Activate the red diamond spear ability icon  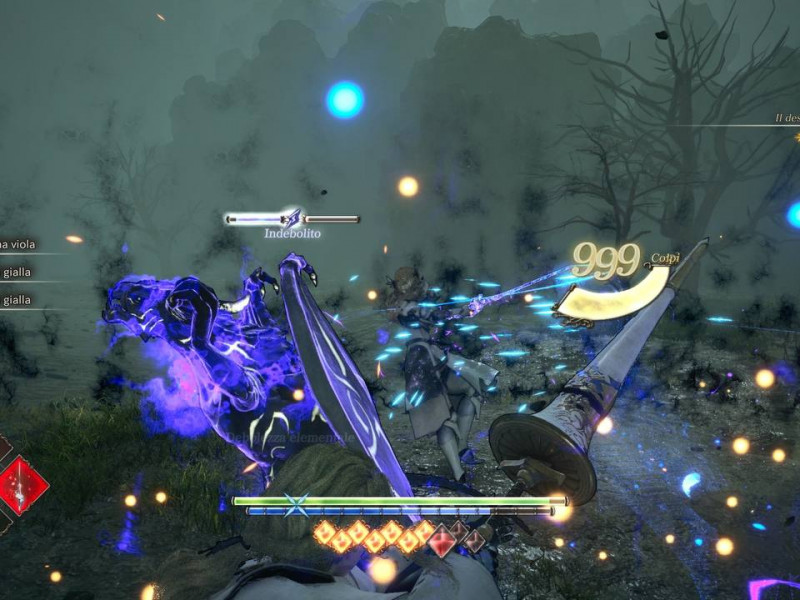tap(20, 485)
